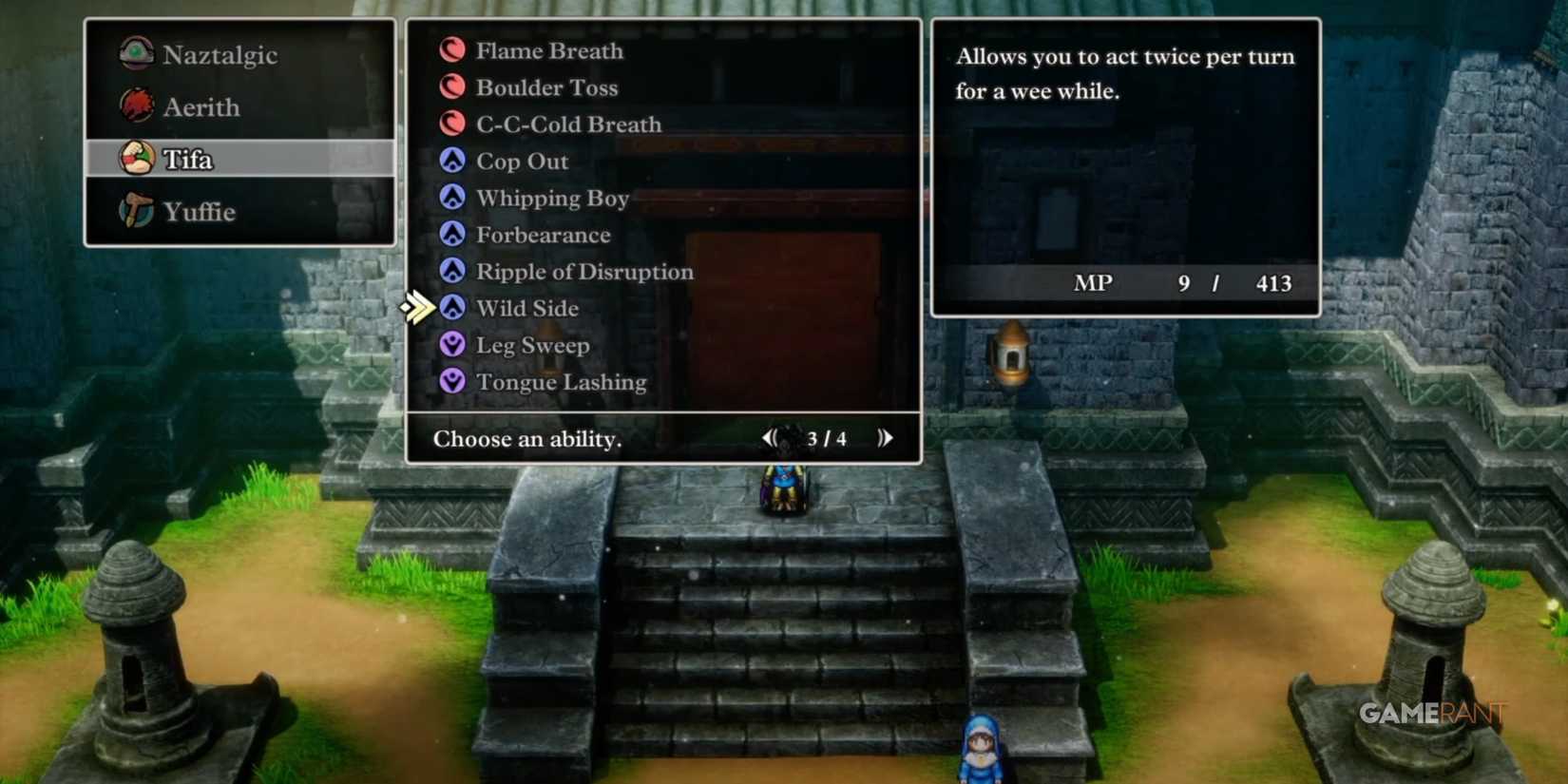Click Yuffie's weapon portrait icon

click(x=137, y=211)
